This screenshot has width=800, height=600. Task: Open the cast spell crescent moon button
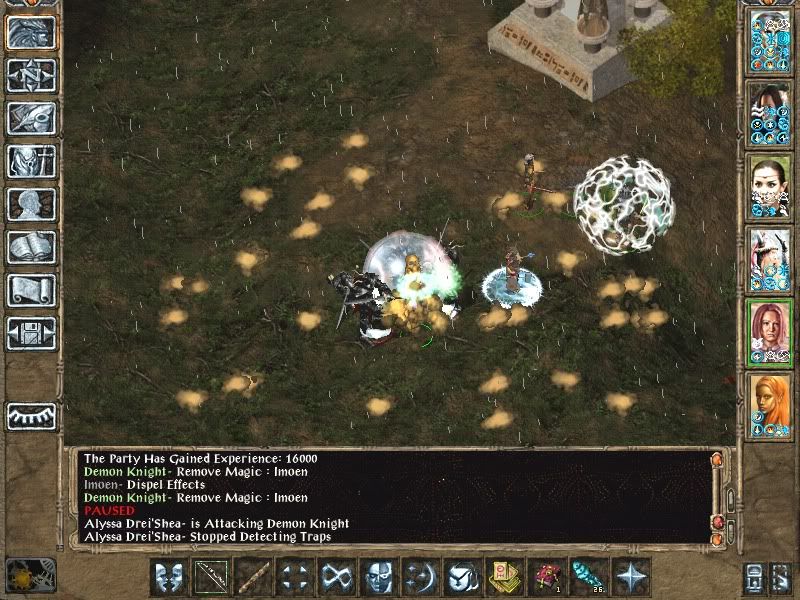420,576
